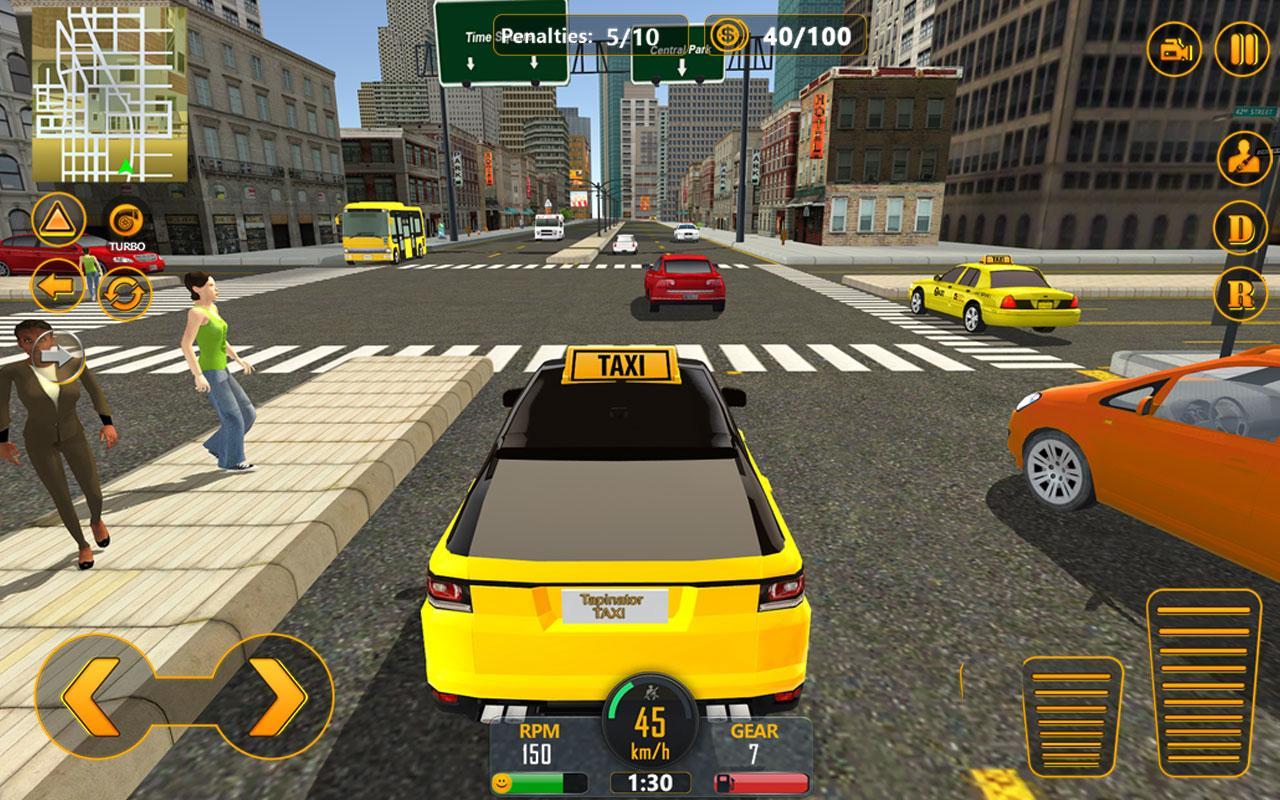Select the D gear button
Screen dimensions: 1280x800
click(1240, 228)
